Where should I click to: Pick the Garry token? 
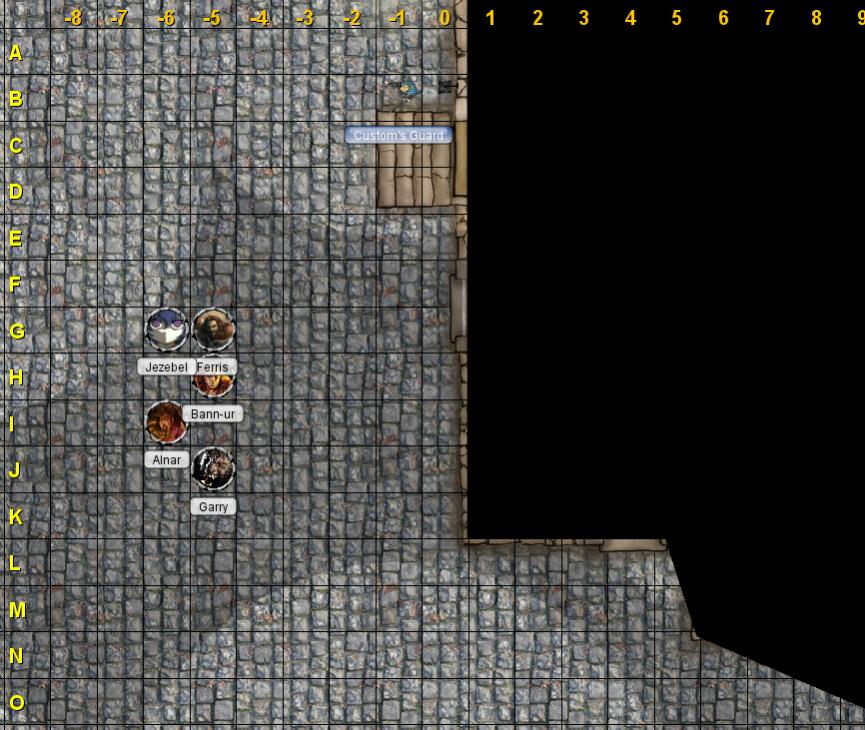click(213, 469)
